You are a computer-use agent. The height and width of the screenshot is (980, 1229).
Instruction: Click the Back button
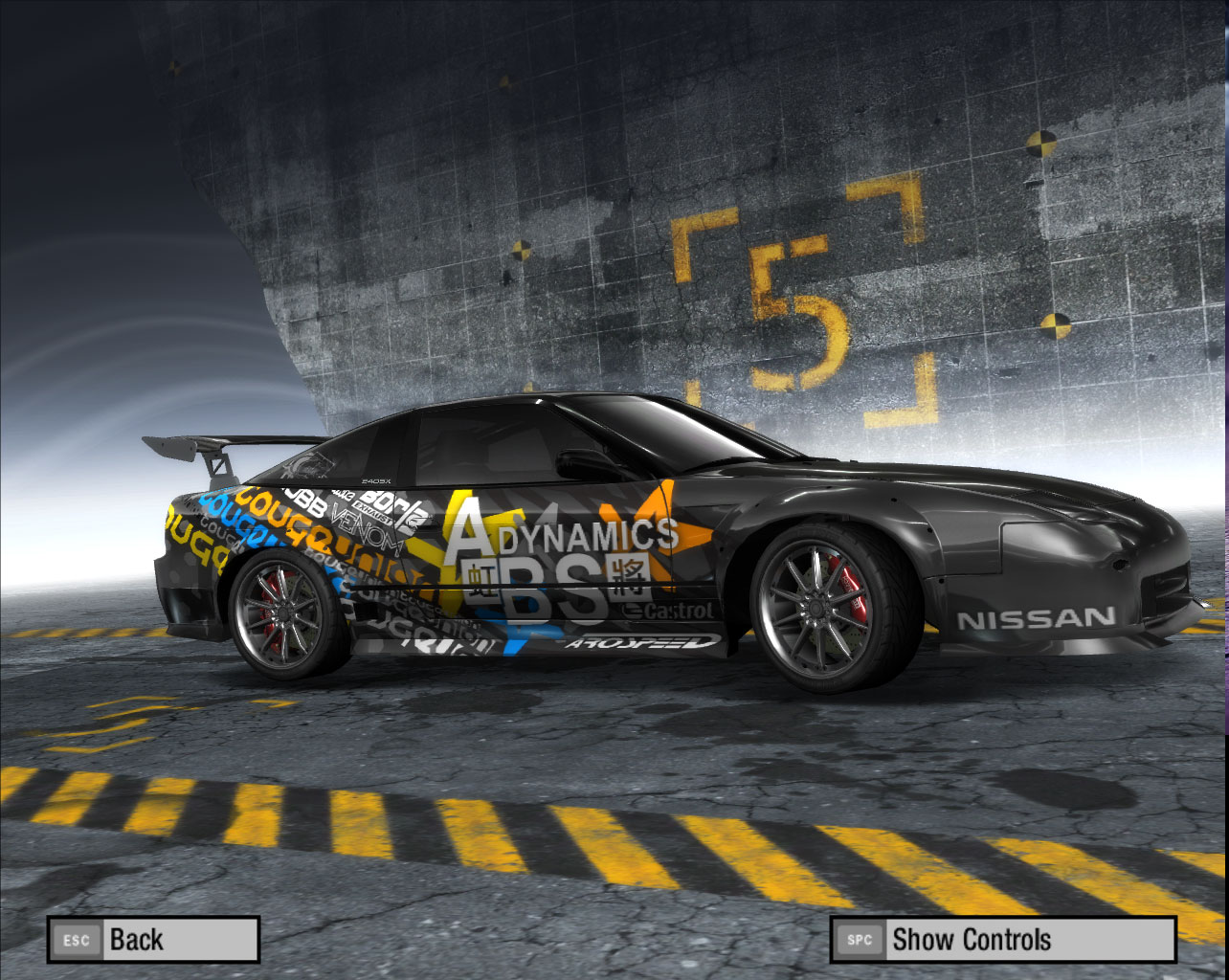[153, 939]
